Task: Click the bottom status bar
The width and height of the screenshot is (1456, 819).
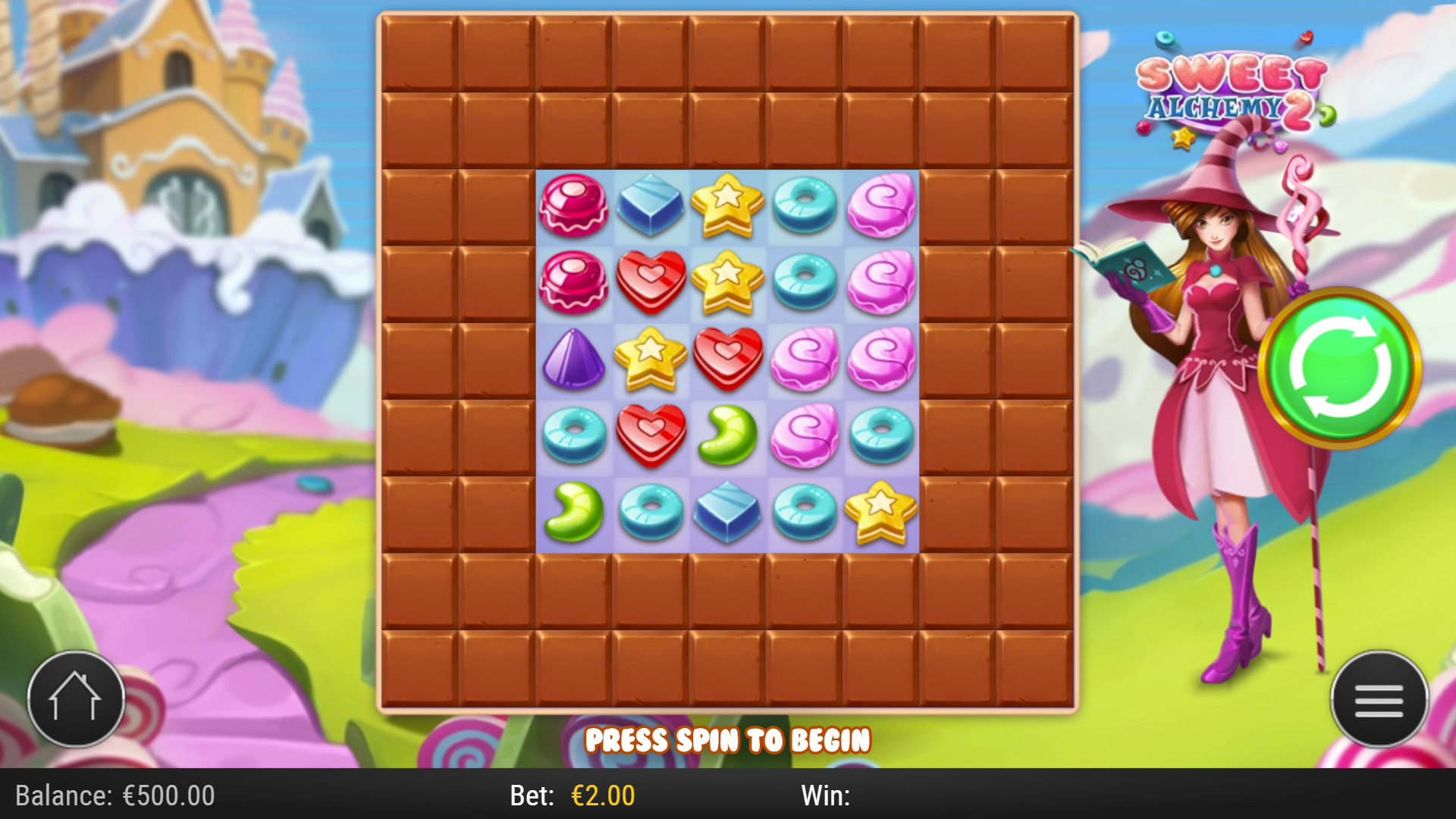Action: [x=728, y=796]
